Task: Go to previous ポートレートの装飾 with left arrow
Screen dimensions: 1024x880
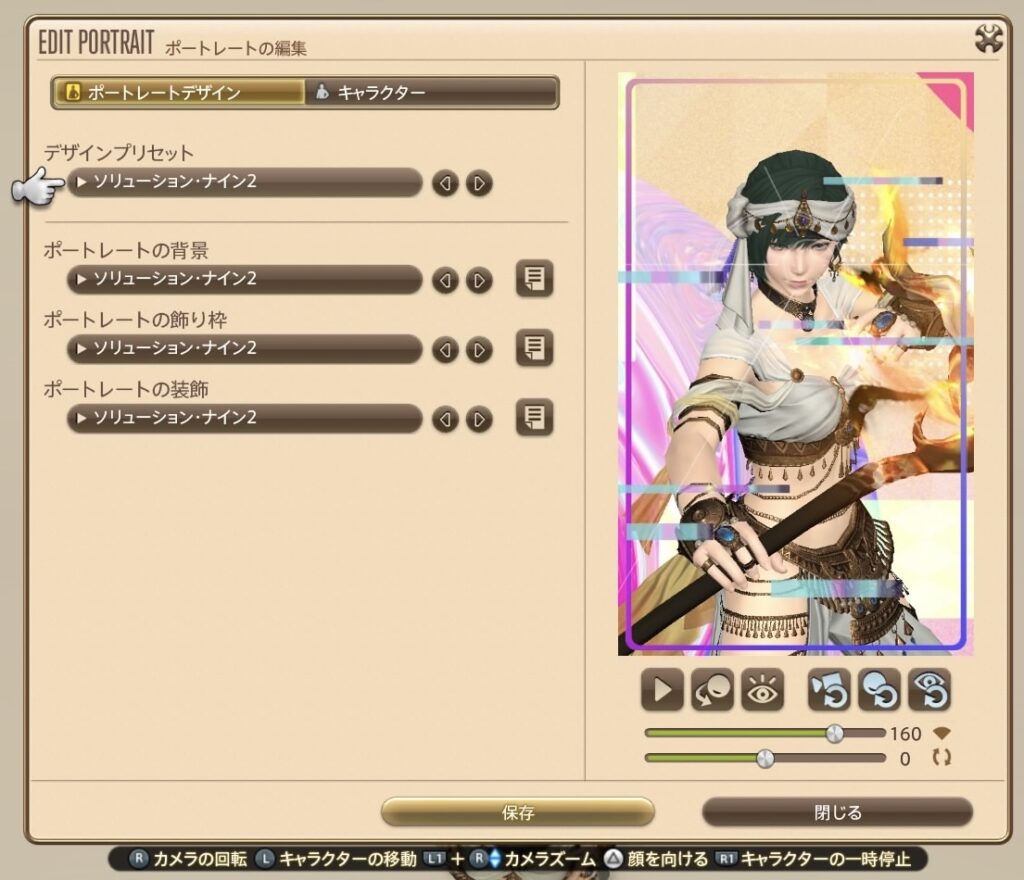Action: click(x=446, y=418)
